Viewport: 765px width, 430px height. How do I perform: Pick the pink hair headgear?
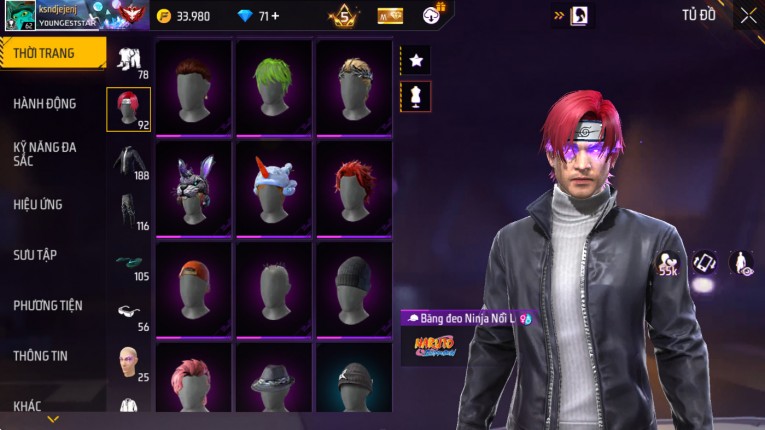(x=193, y=380)
